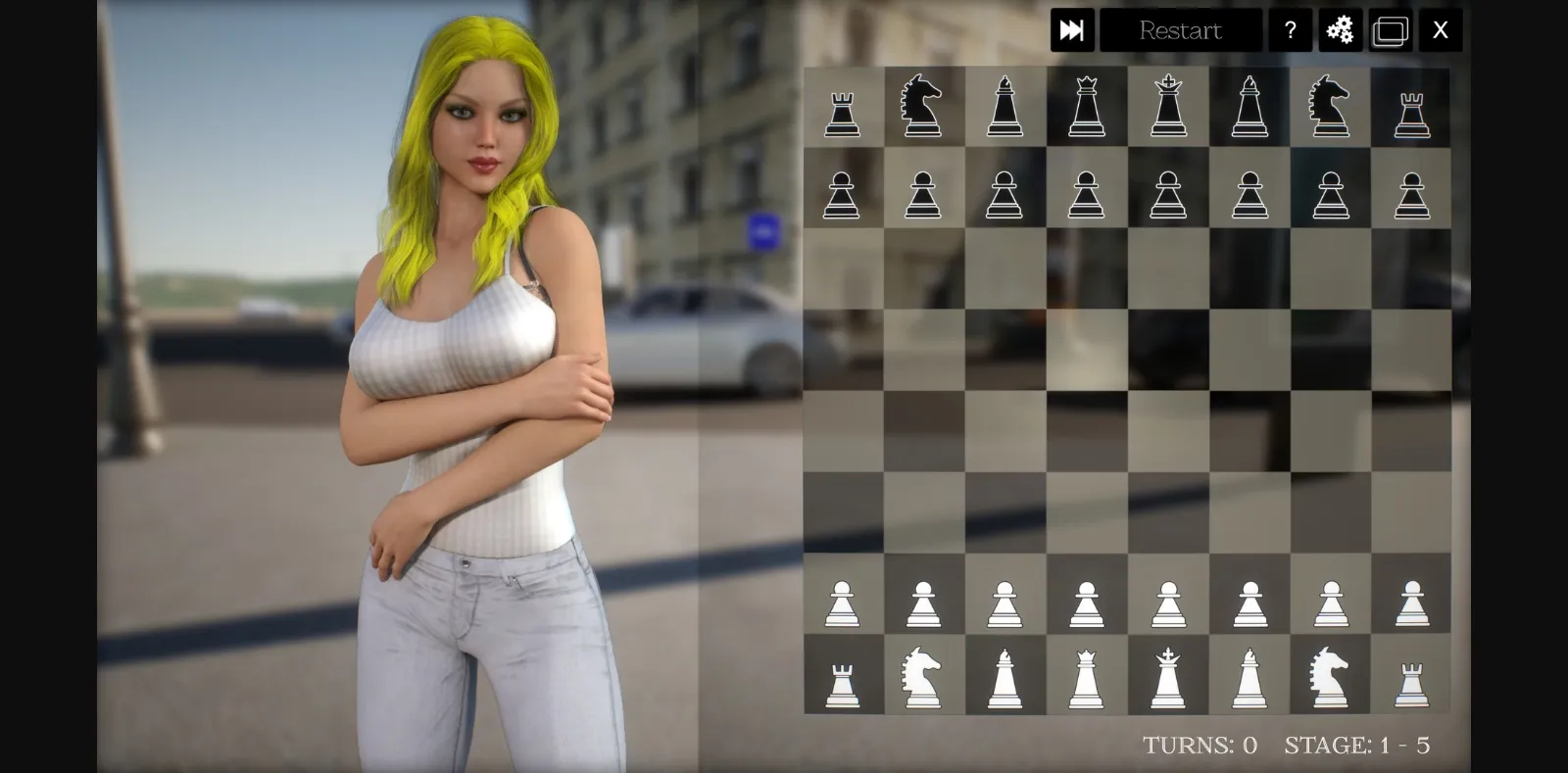Select the black queen
This screenshot has width=1568, height=773.
1088,108
